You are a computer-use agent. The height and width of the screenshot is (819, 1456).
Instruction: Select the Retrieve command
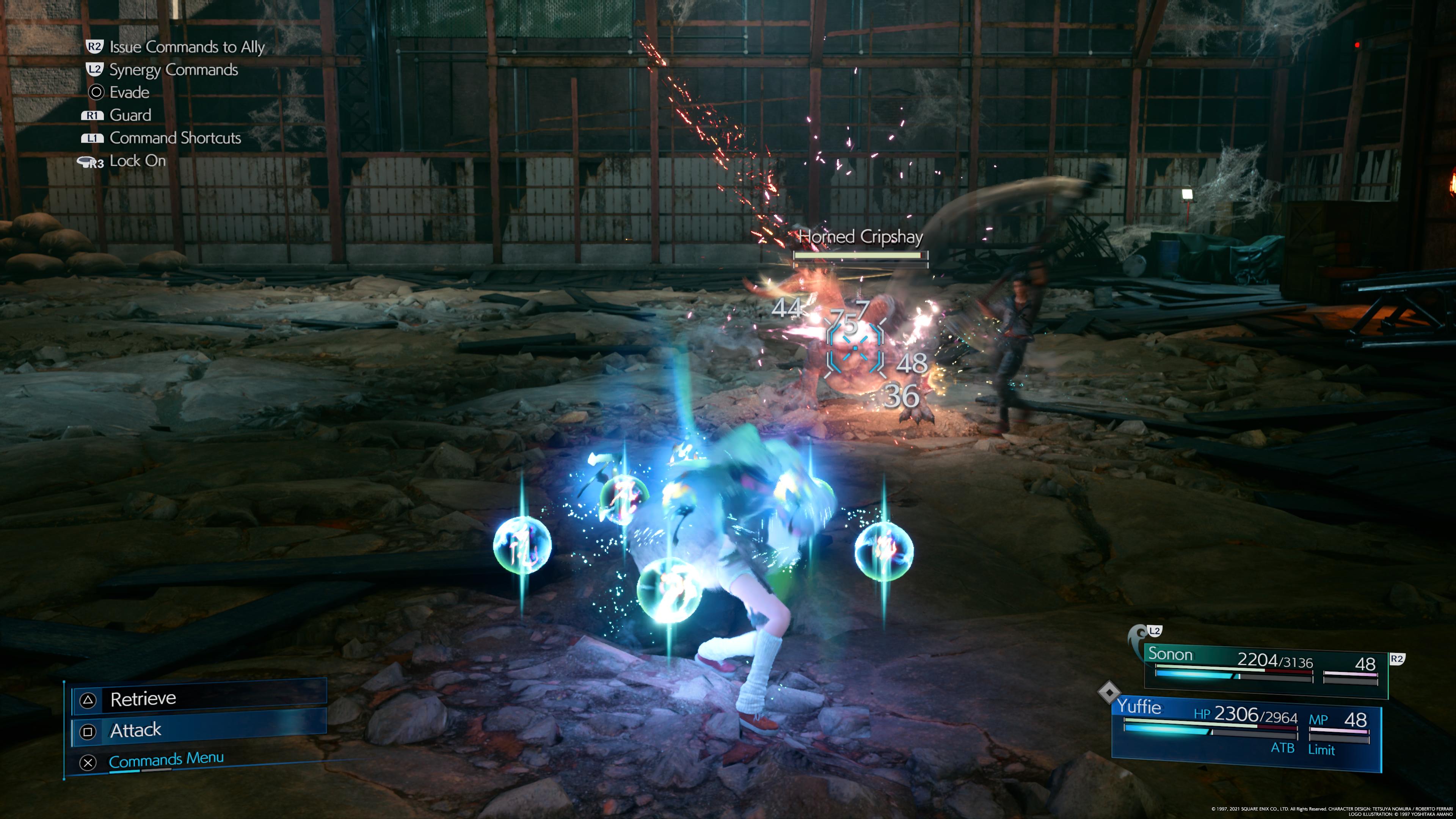pos(198,700)
